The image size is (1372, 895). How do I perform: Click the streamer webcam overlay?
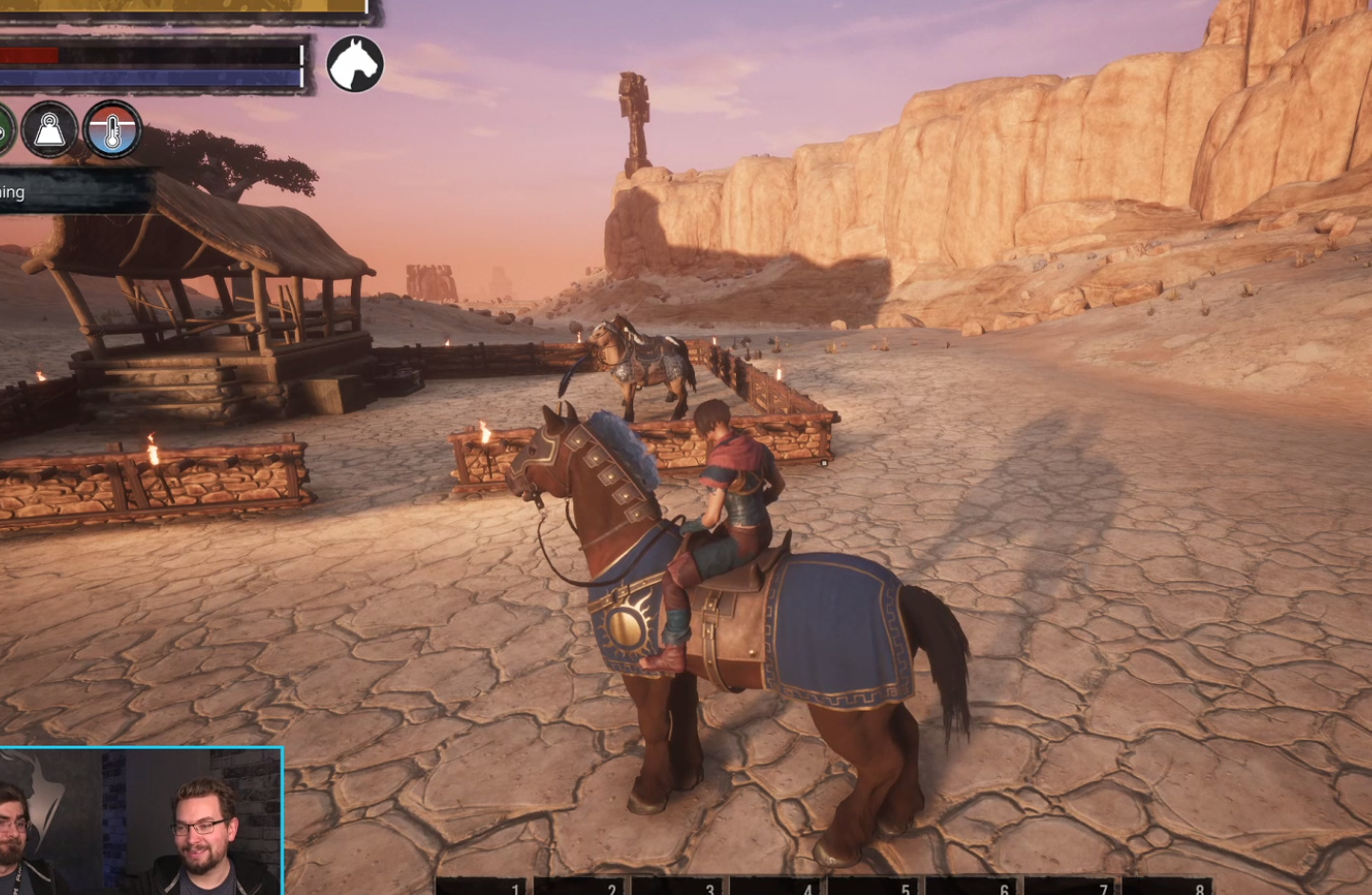click(141, 821)
